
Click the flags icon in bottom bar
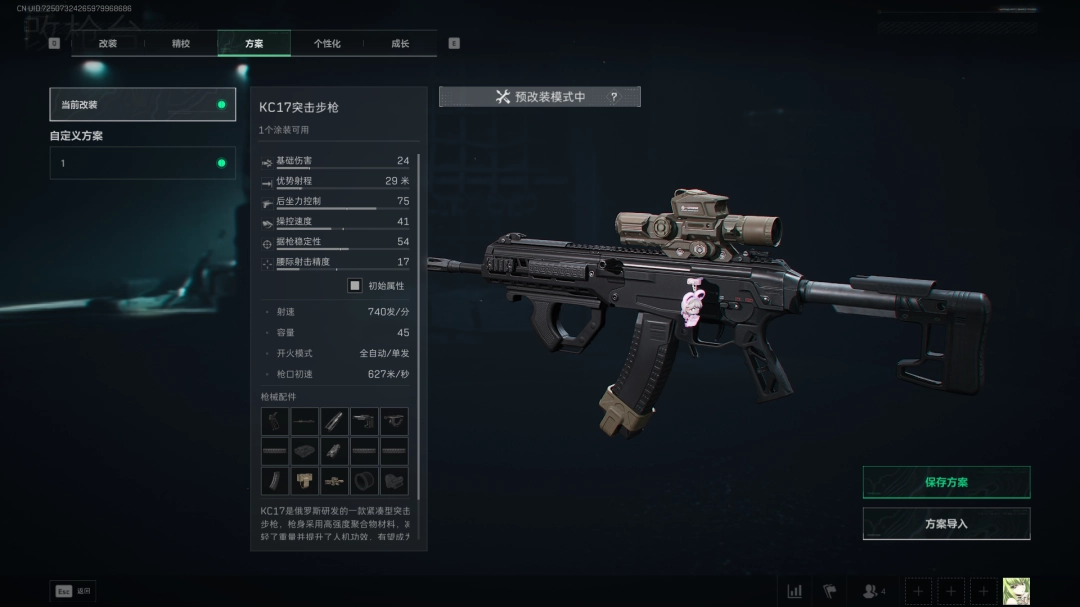[829, 591]
